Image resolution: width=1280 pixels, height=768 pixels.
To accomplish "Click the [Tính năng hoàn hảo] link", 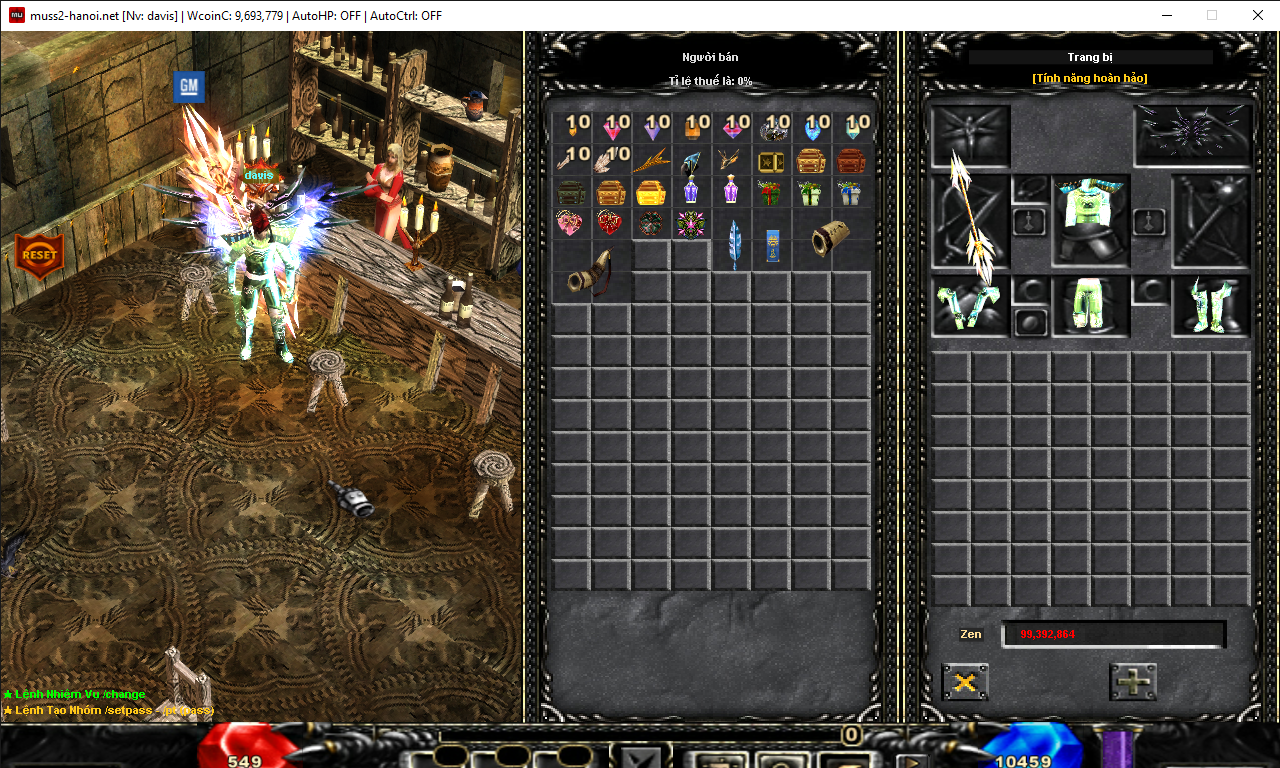I will coord(1090,78).
